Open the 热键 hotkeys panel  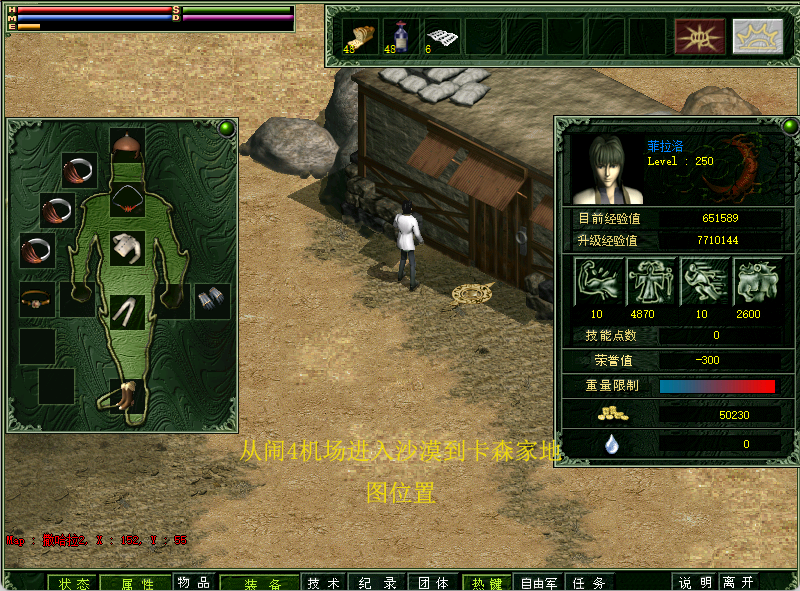[487, 582]
